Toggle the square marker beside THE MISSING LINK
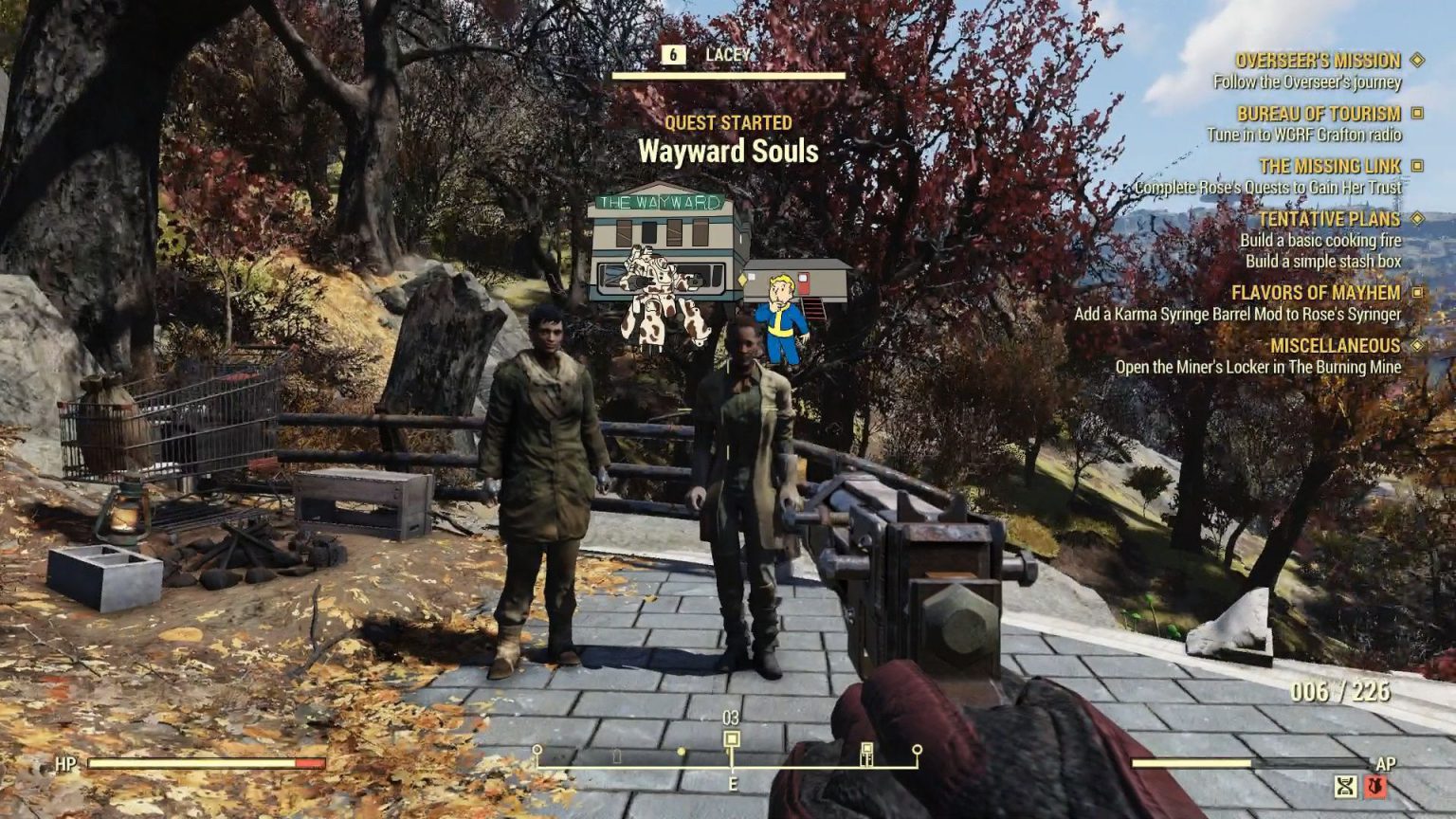1456x819 pixels. tap(1418, 165)
